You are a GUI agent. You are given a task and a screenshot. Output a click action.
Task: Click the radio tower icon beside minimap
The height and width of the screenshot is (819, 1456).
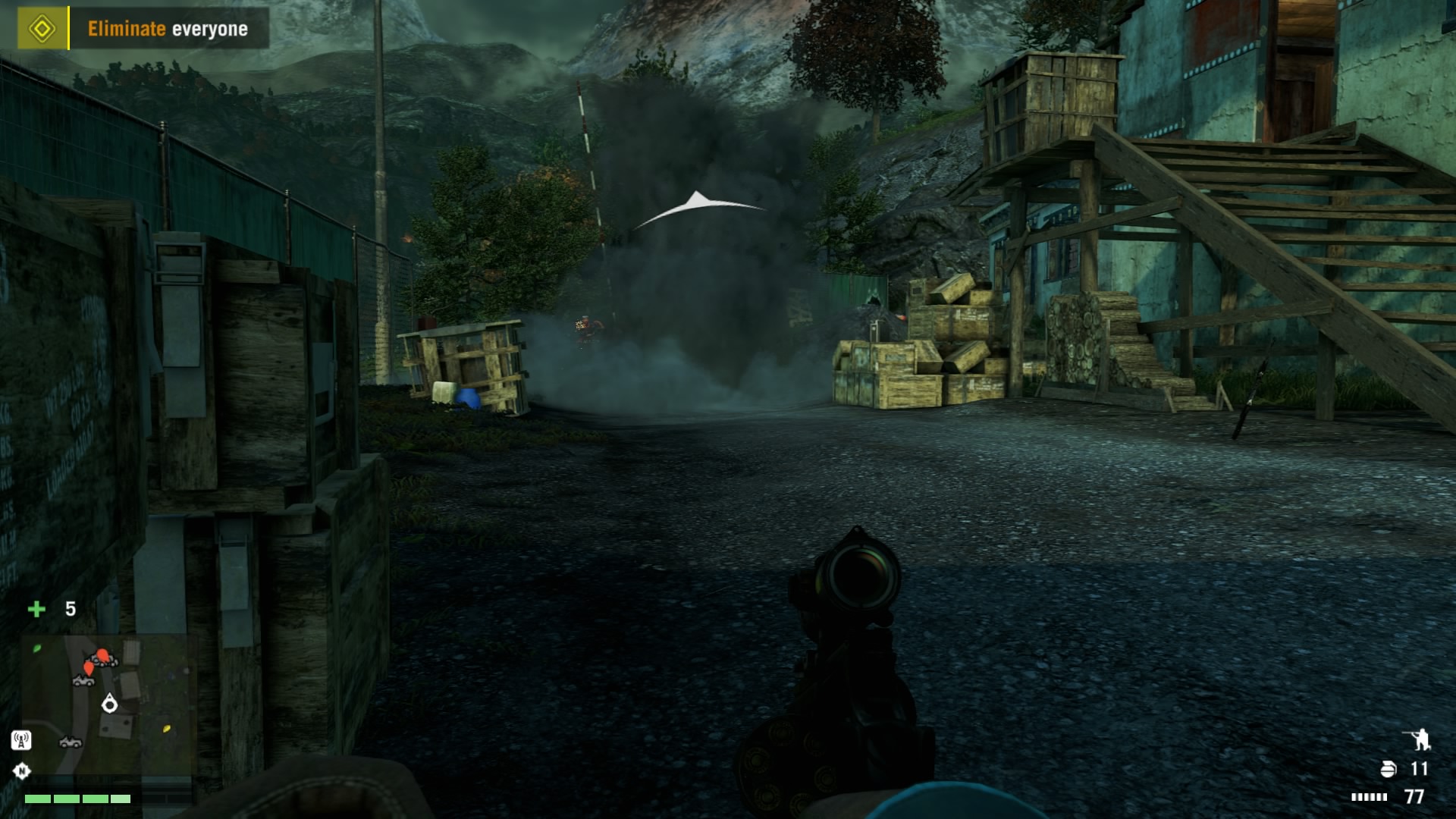tap(21, 739)
